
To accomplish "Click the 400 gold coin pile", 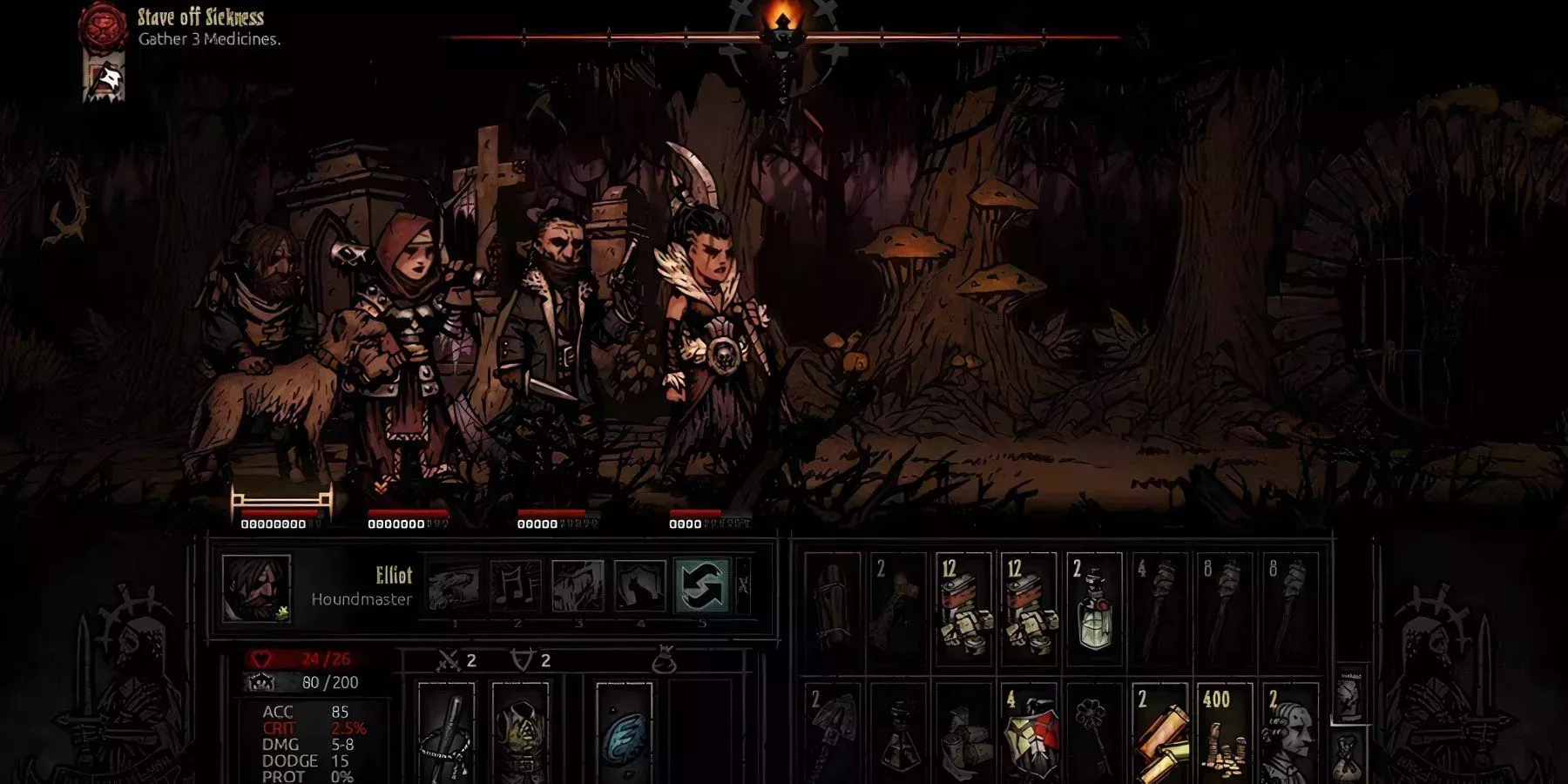I will 1224,733.
